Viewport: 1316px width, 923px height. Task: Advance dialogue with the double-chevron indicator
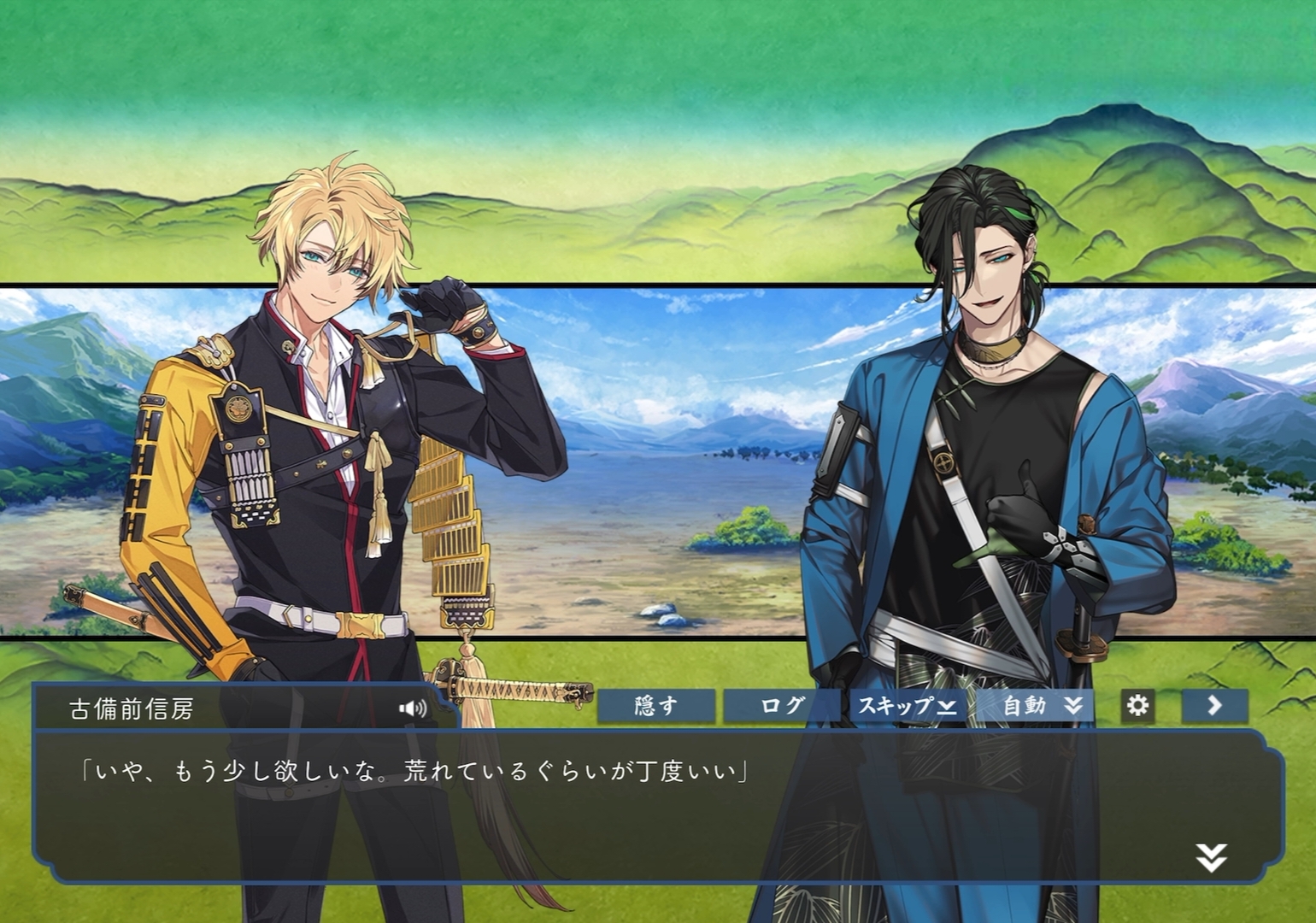1211,857
